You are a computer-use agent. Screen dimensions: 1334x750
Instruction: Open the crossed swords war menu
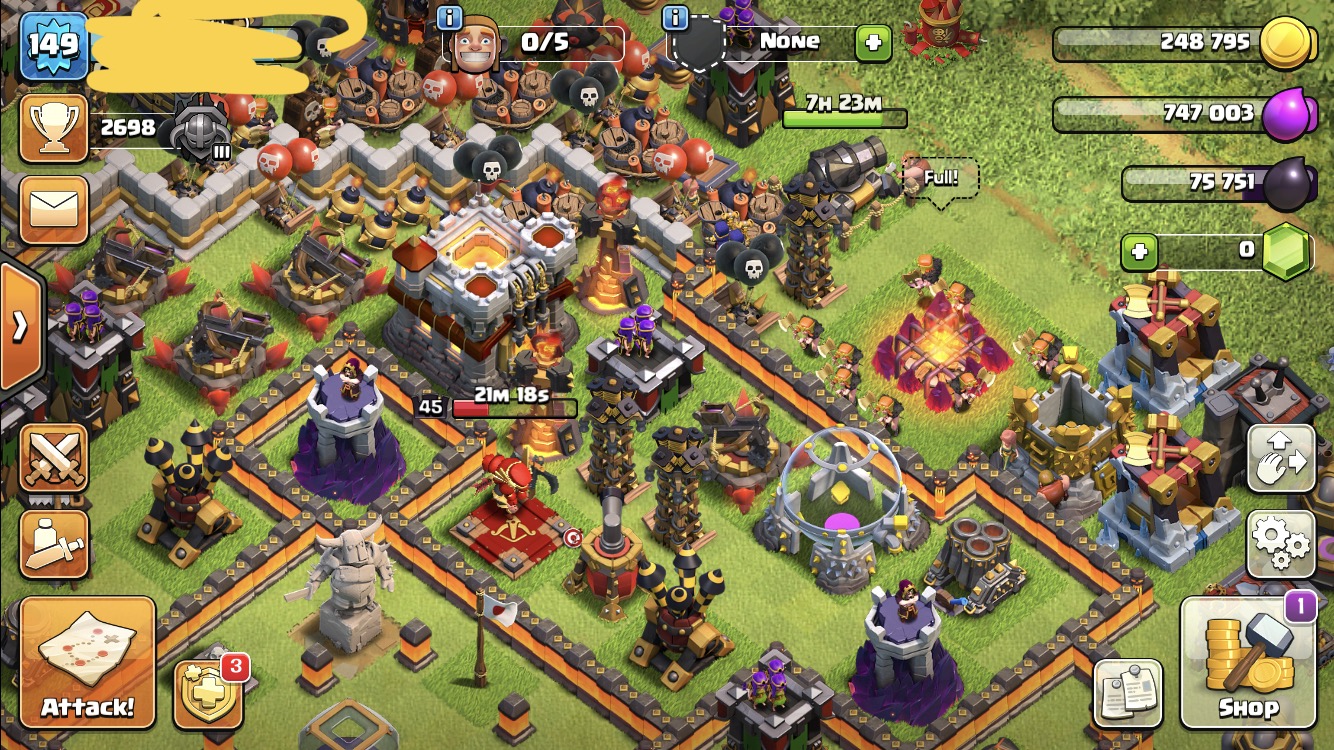point(54,460)
